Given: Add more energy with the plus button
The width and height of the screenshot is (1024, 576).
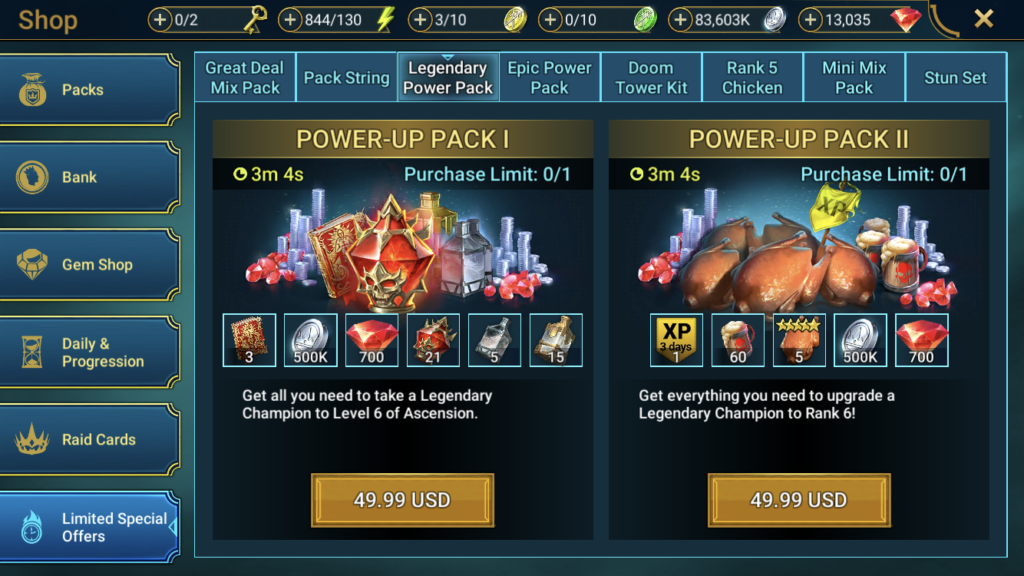Looking at the screenshot, I should pyautogui.click(x=291, y=19).
